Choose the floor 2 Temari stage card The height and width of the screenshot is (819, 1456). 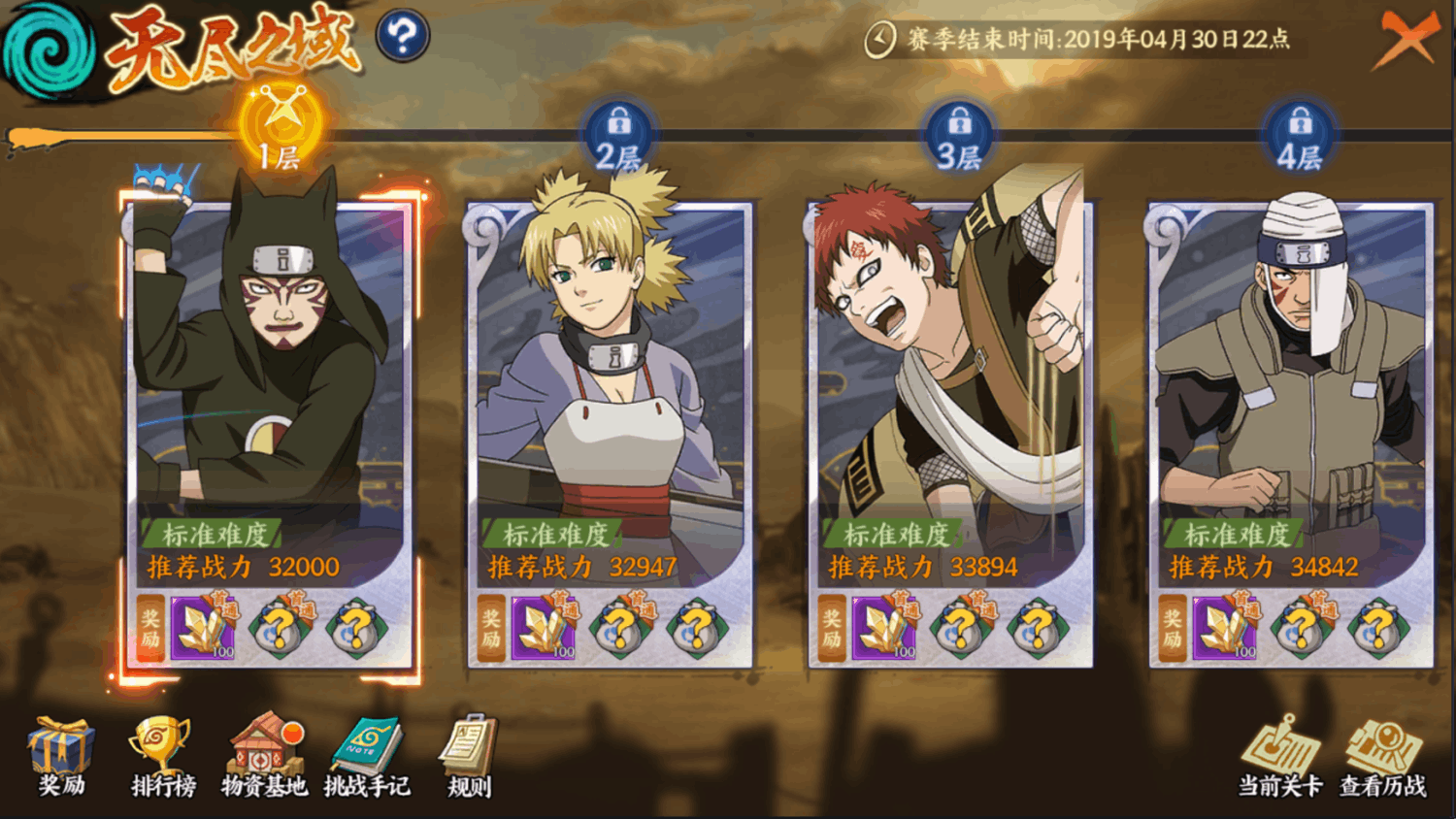coord(610,388)
